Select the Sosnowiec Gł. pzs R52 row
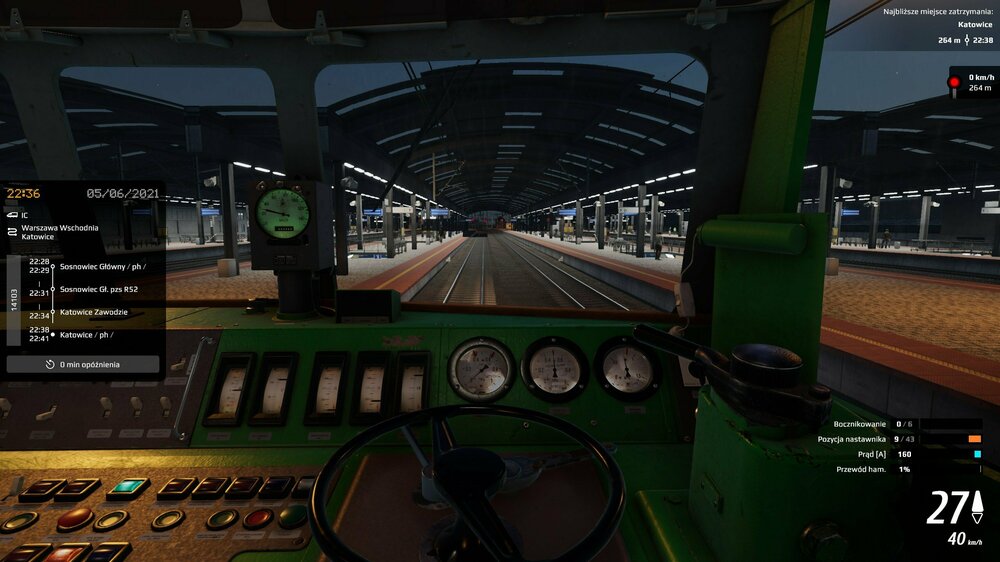Image resolution: width=1000 pixels, height=562 pixels. [x=98, y=289]
